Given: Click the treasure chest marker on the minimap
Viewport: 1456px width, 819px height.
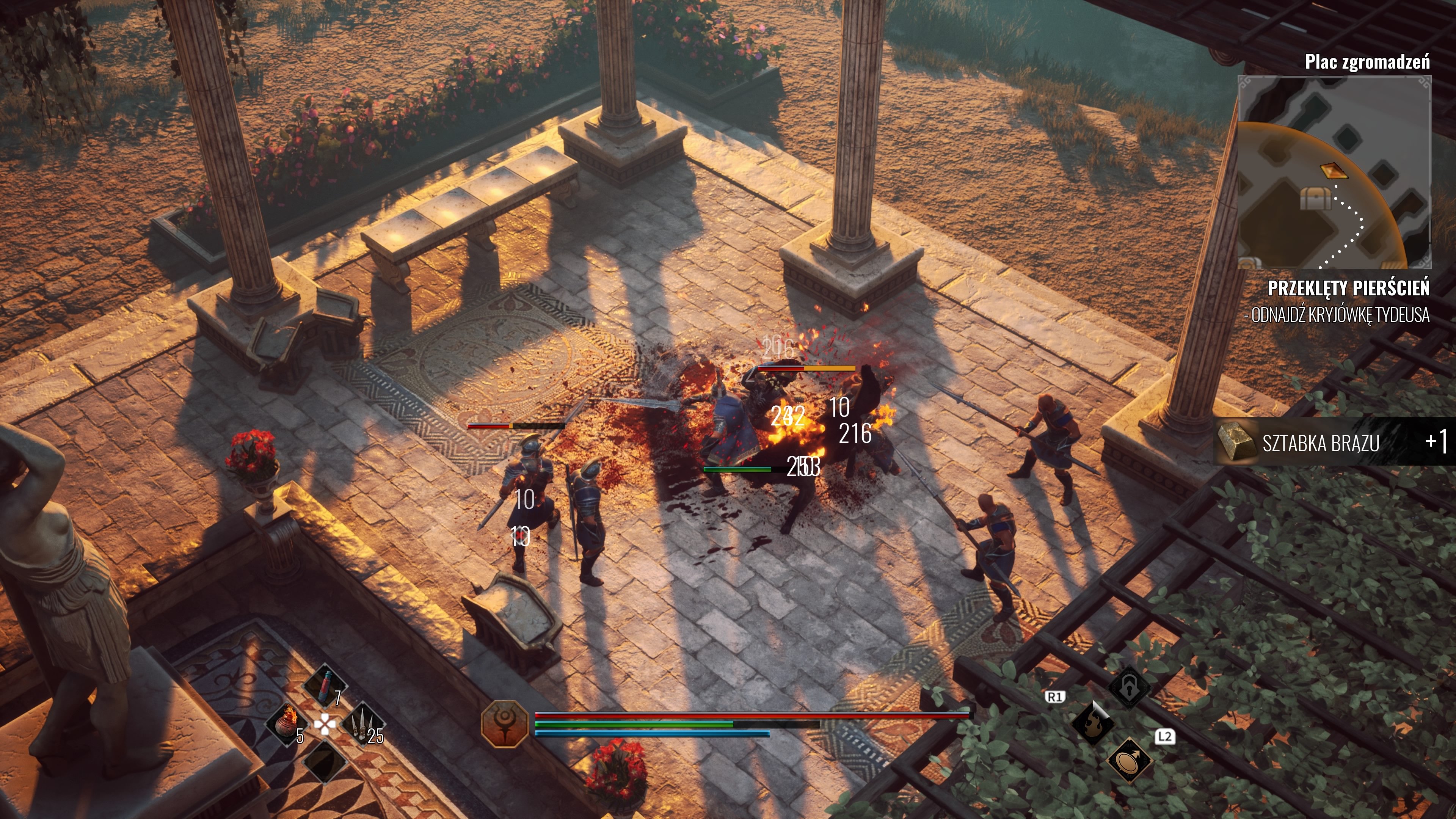Looking at the screenshot, I should (x=1315, y=198).
